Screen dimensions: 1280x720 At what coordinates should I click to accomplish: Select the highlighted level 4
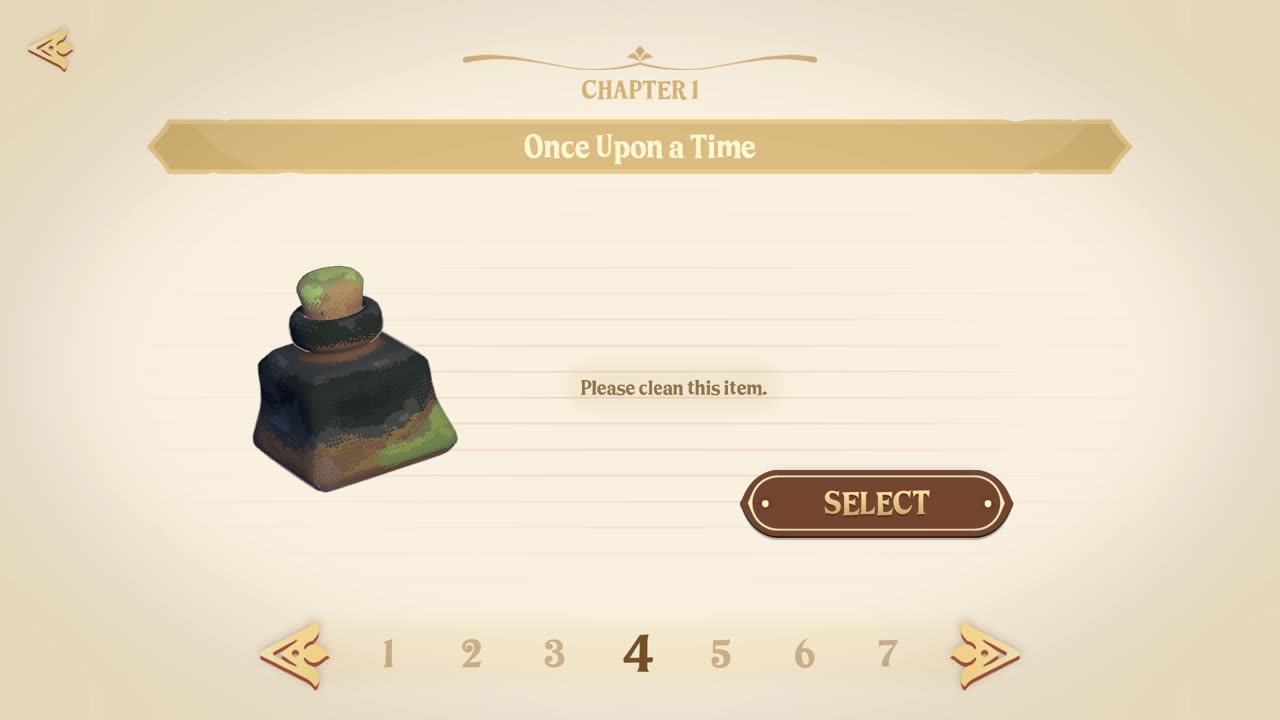(638, 655)
